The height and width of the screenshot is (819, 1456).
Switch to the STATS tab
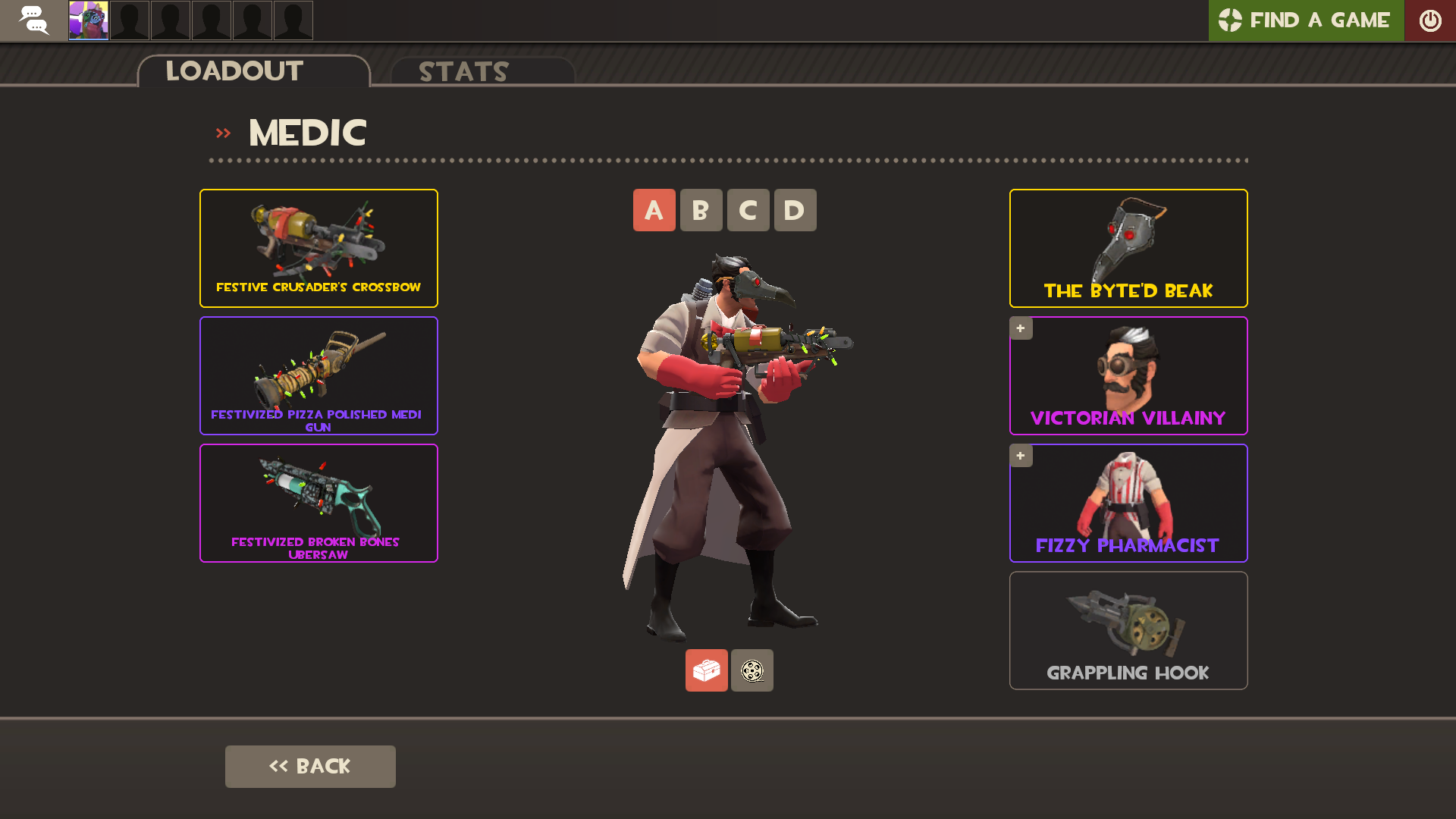(x=463, y=72)
